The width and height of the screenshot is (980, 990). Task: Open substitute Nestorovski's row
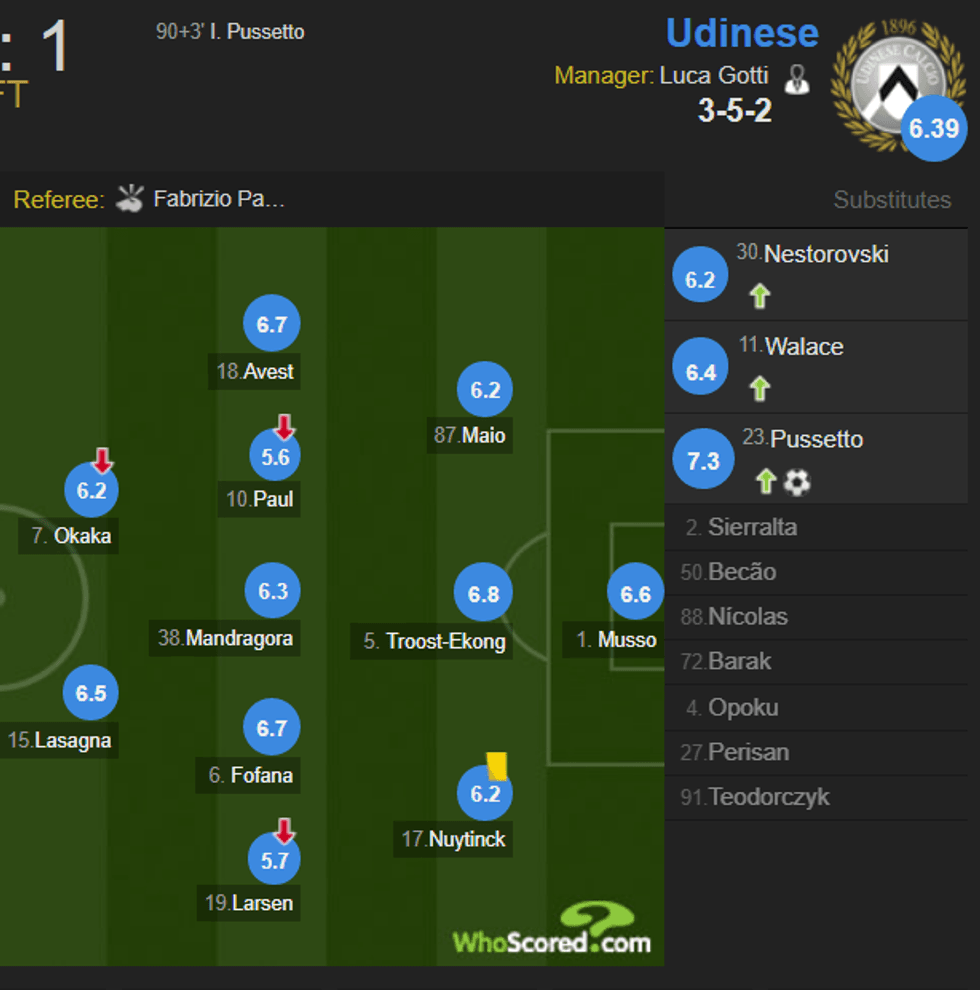pyautogui.click(x=816, y=274)
